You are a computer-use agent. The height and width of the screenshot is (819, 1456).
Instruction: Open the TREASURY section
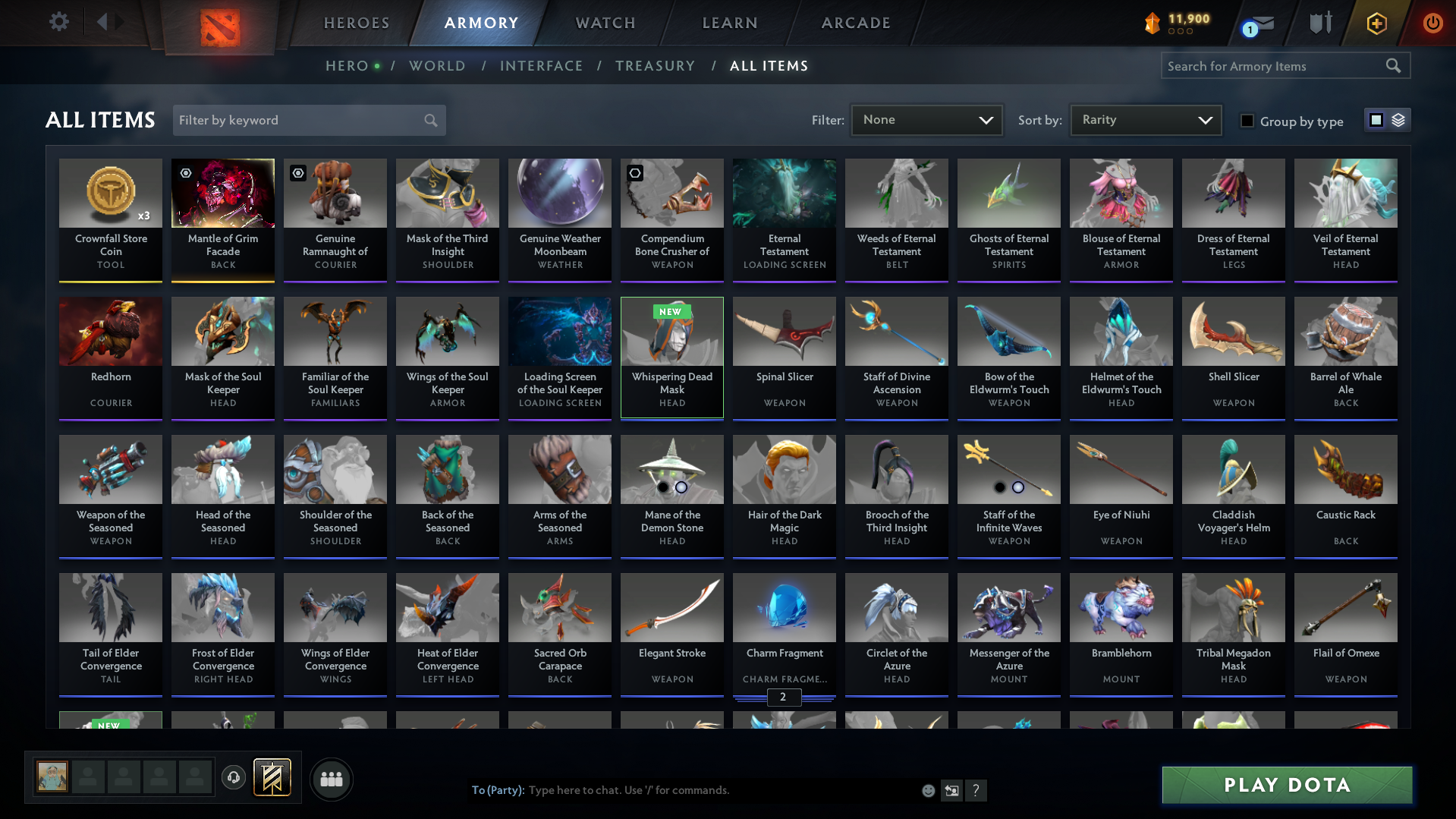655,66
